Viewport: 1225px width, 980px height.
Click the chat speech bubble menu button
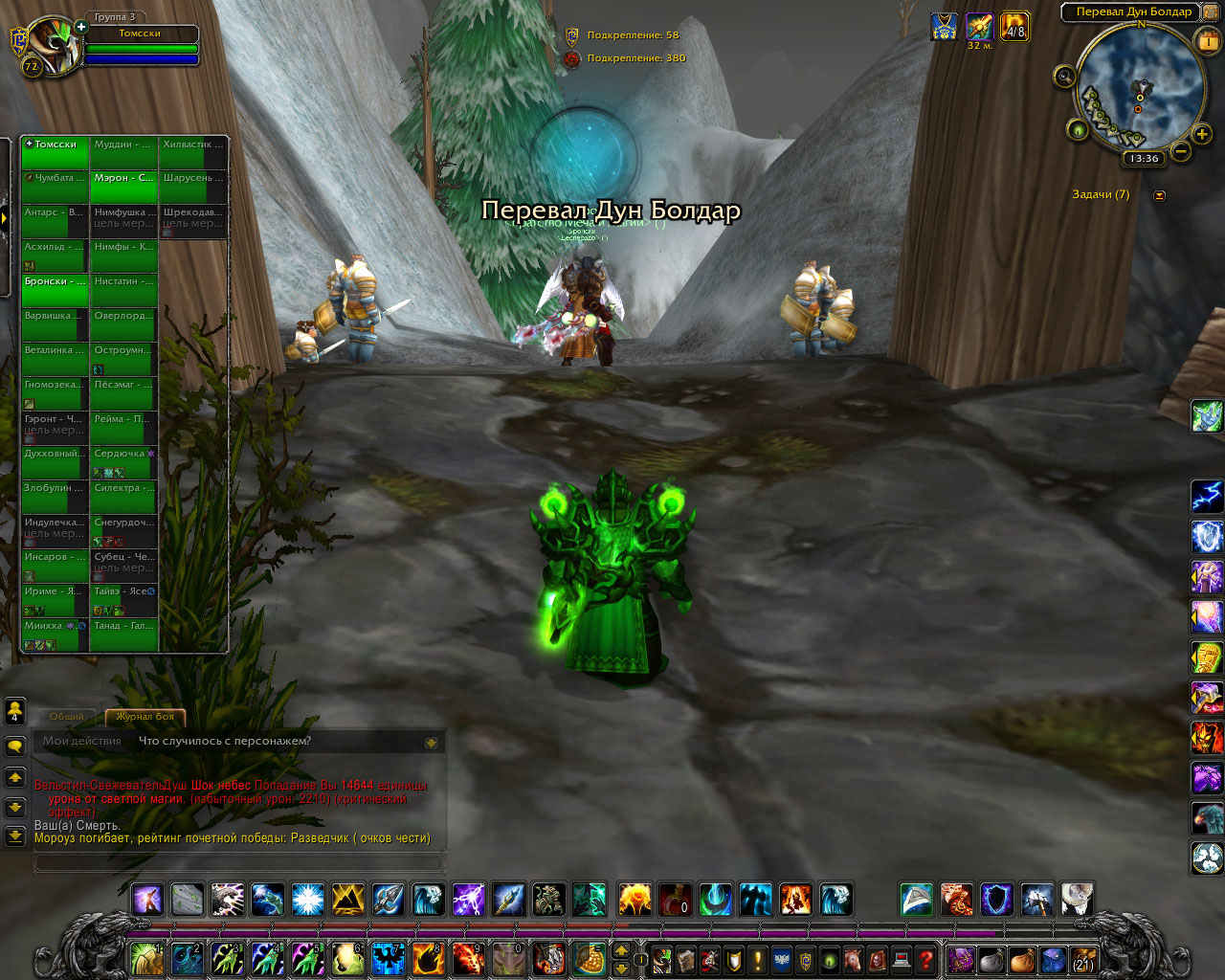pos(15,746)
